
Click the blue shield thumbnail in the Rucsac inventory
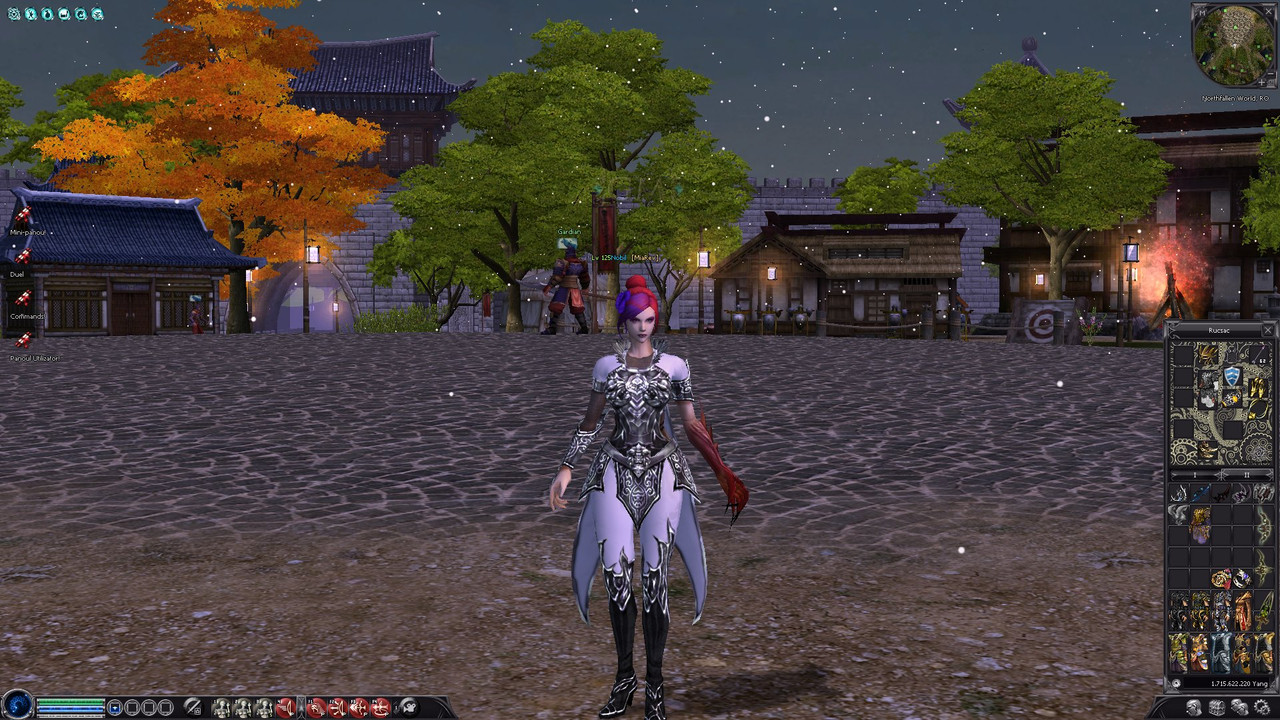pos(1232,378)
